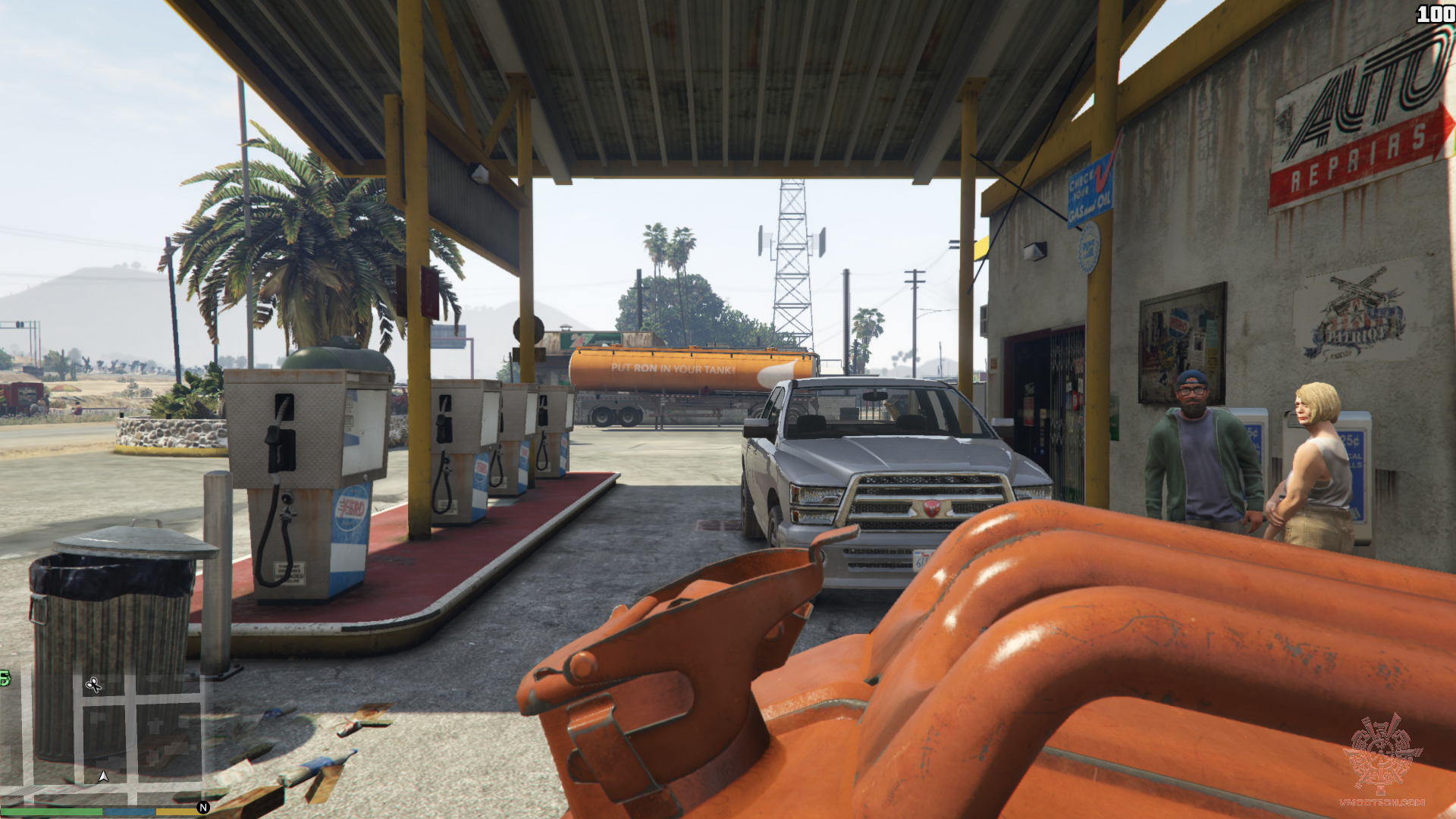The image size is (1456, 819).
Task: Click the scissors barber blip on the minimap
Action: pyautogui.click(x=93, y=686)
